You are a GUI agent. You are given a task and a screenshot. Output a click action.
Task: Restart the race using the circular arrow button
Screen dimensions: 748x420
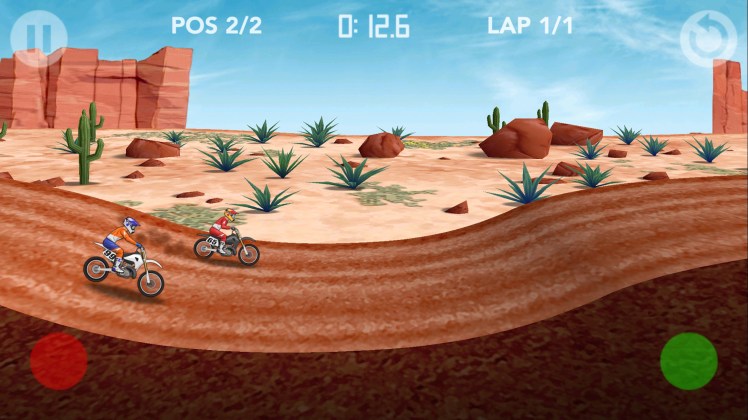pyautogui.click(x=708, y=39)
